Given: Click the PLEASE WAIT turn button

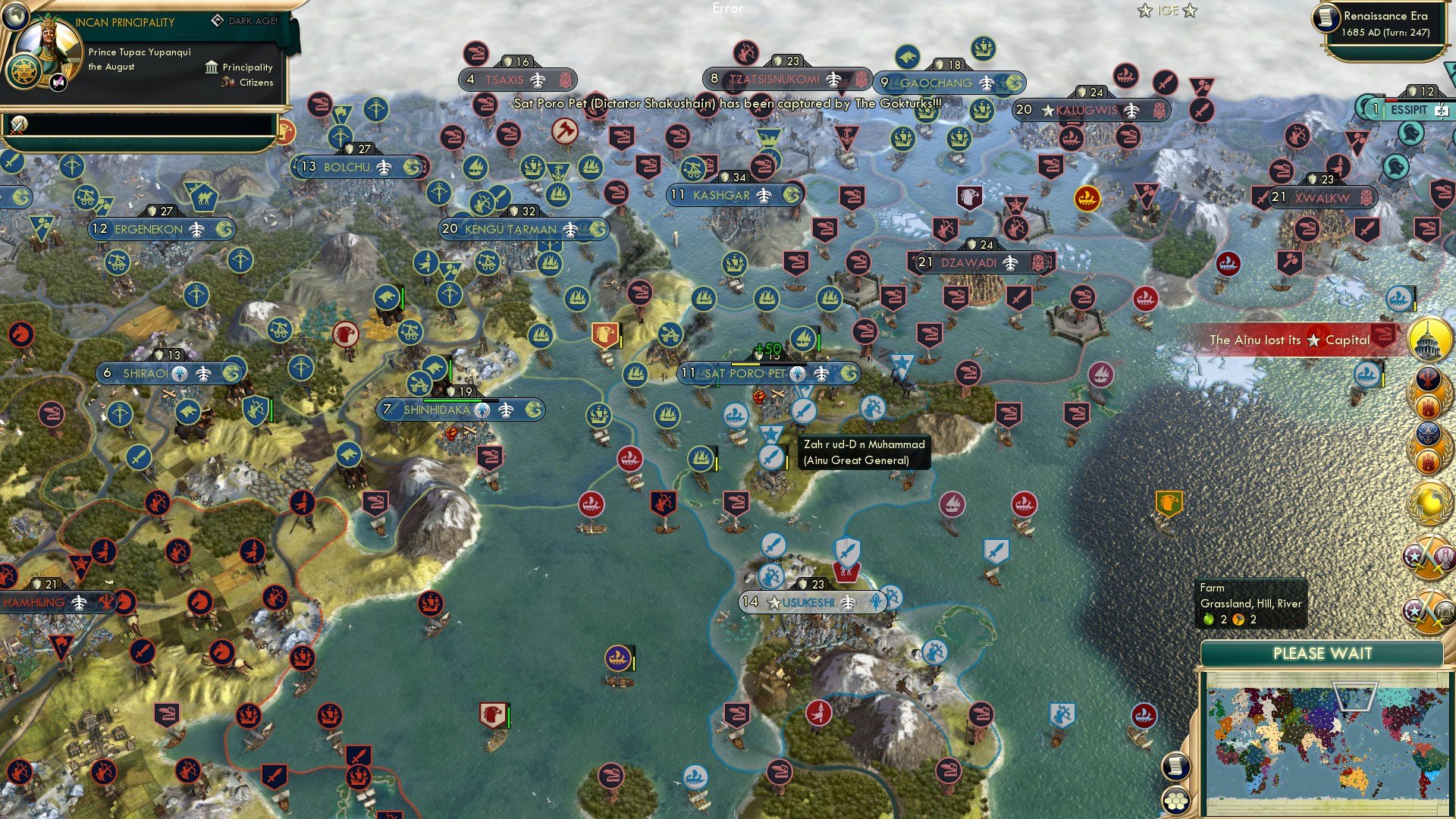Looking at the screenshot, I should 1322,654.
